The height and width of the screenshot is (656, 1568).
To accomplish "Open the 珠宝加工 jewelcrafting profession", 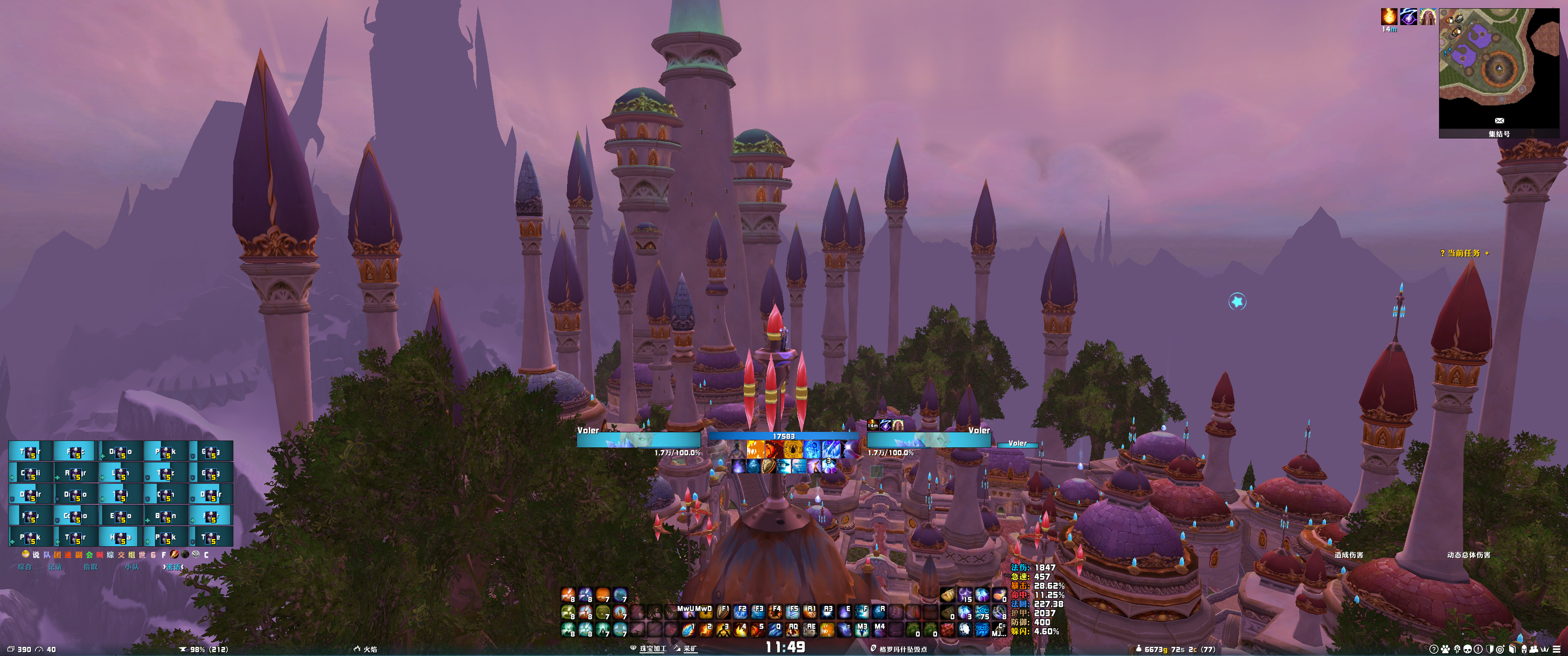I will (651, 649).
